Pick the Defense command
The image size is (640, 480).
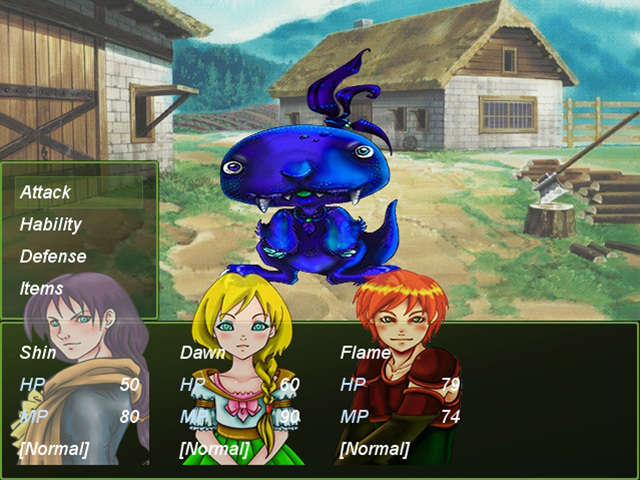(x=53, y=256)
